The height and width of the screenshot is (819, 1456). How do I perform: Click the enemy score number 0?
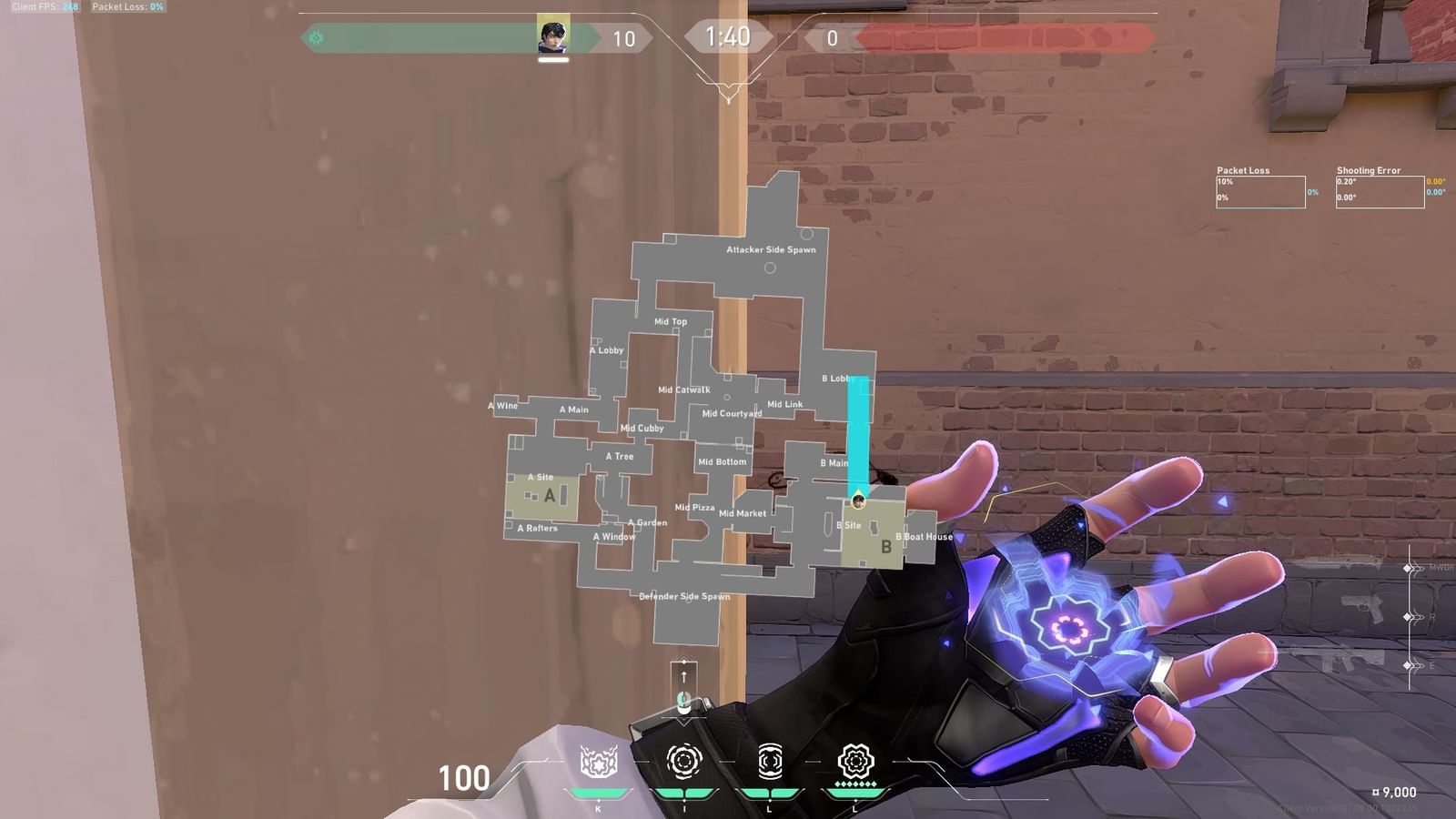click(x=834, y=38)
